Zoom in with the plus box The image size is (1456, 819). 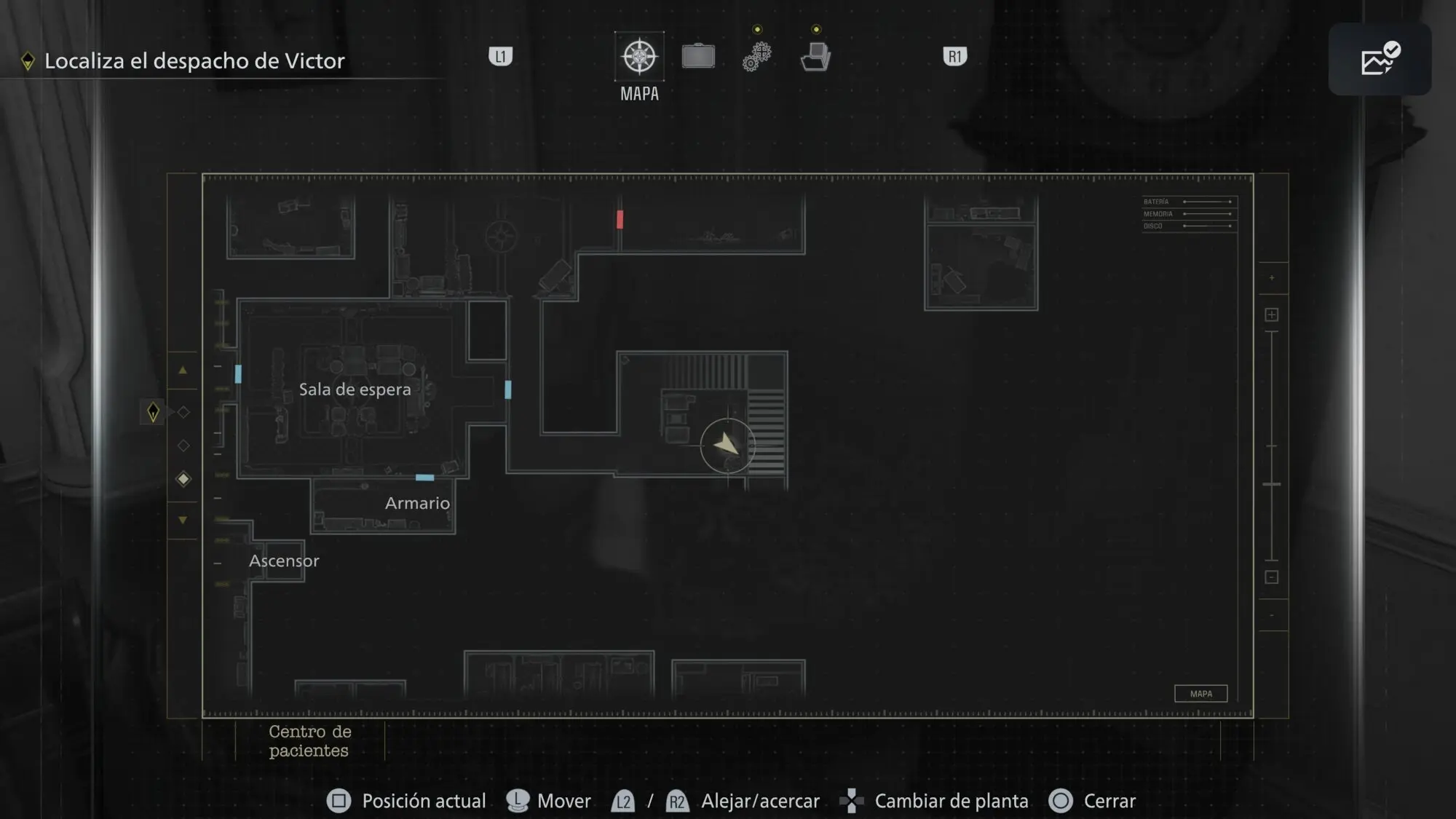[1272, 314]
